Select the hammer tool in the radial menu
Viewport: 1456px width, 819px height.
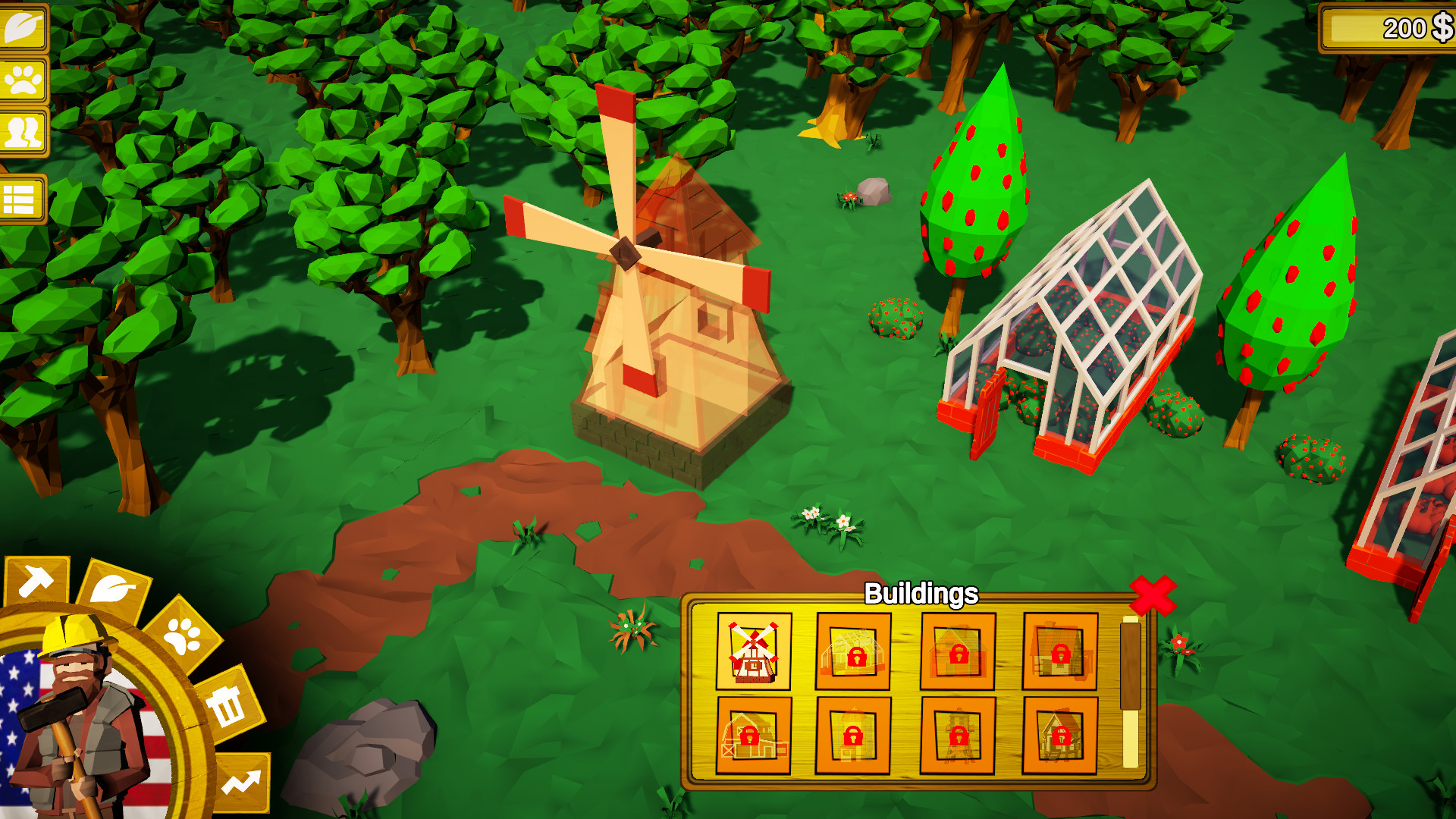pyautogui.click(x=34, y=580)
